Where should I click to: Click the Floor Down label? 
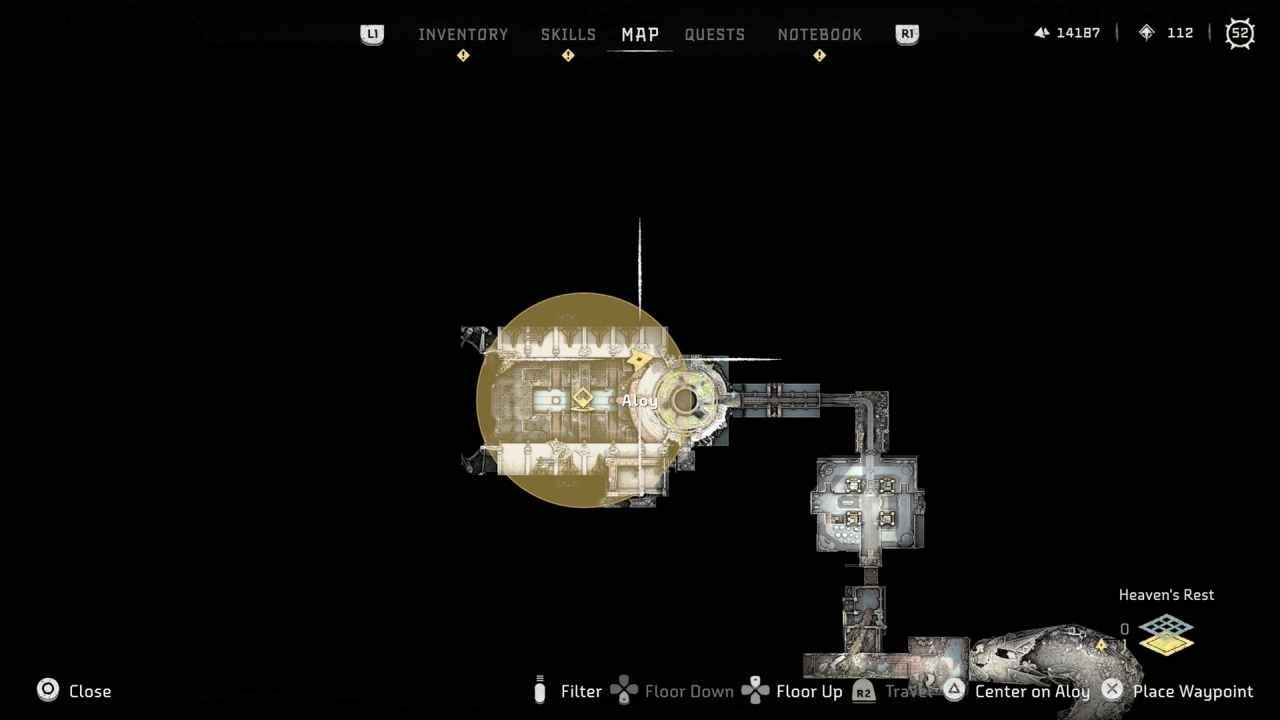coord(689,691)
